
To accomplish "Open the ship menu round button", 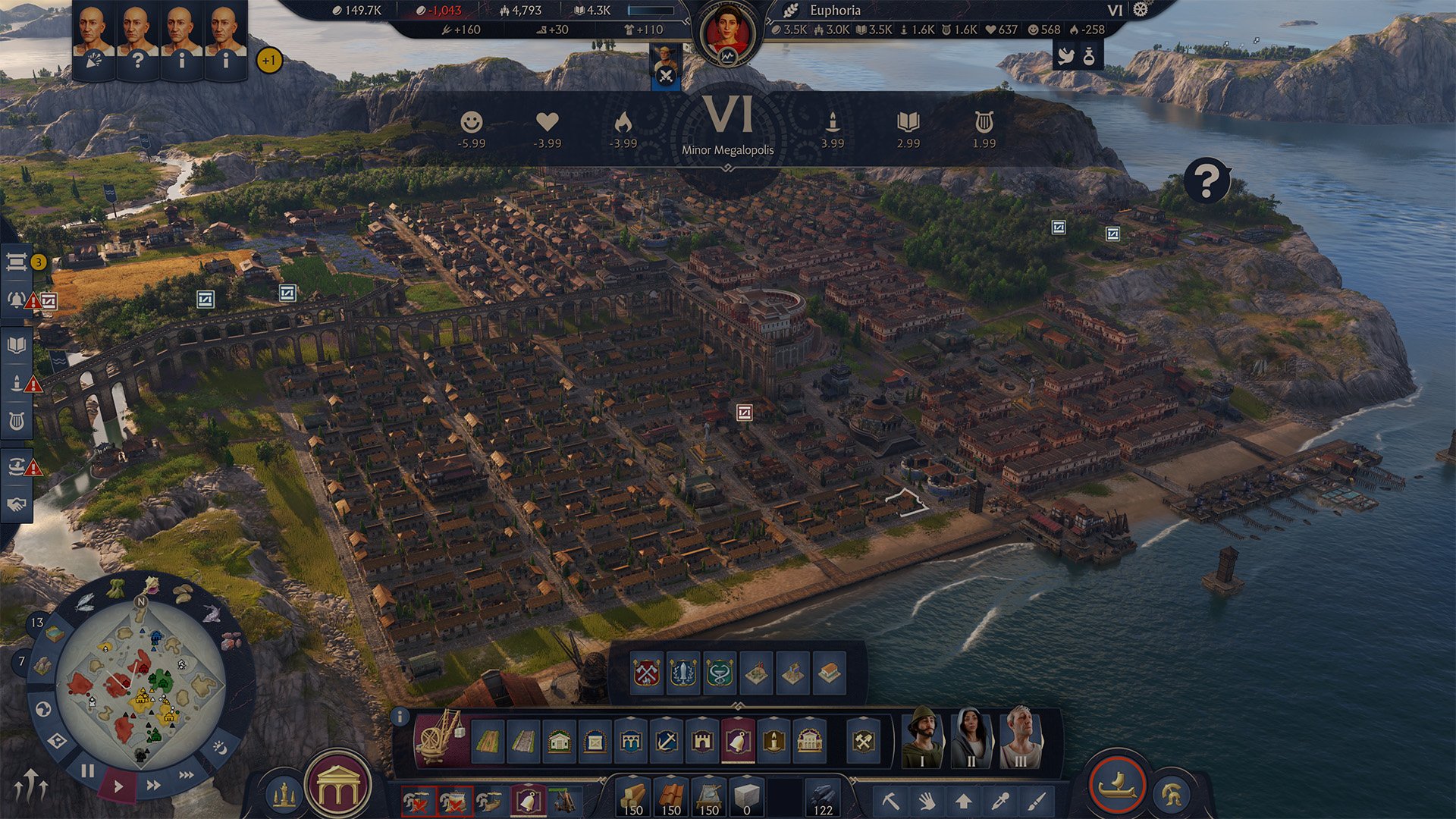I will [x=1117, y=785].
